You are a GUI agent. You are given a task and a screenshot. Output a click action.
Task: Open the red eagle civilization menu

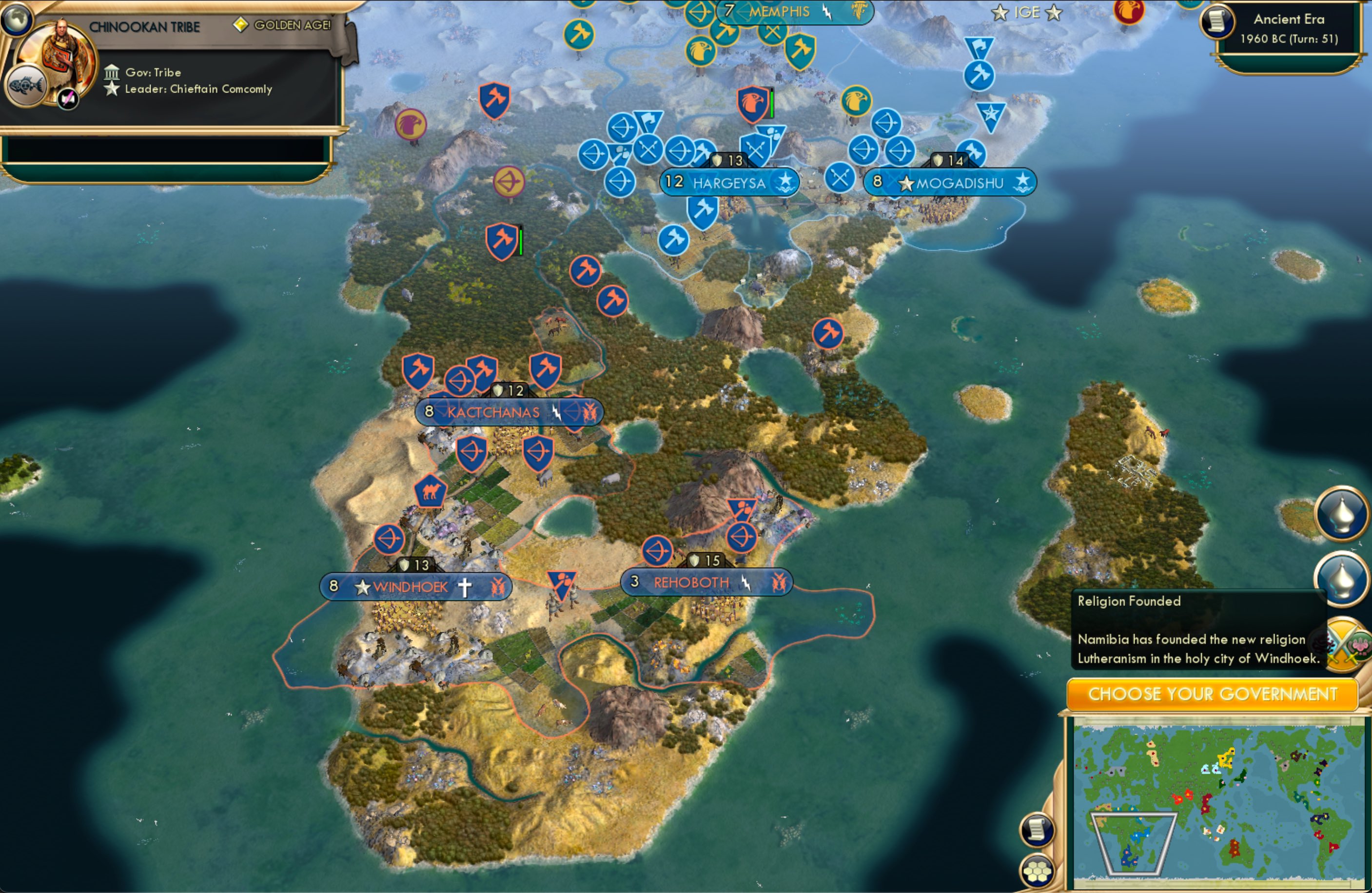[x=1129, y=12]
